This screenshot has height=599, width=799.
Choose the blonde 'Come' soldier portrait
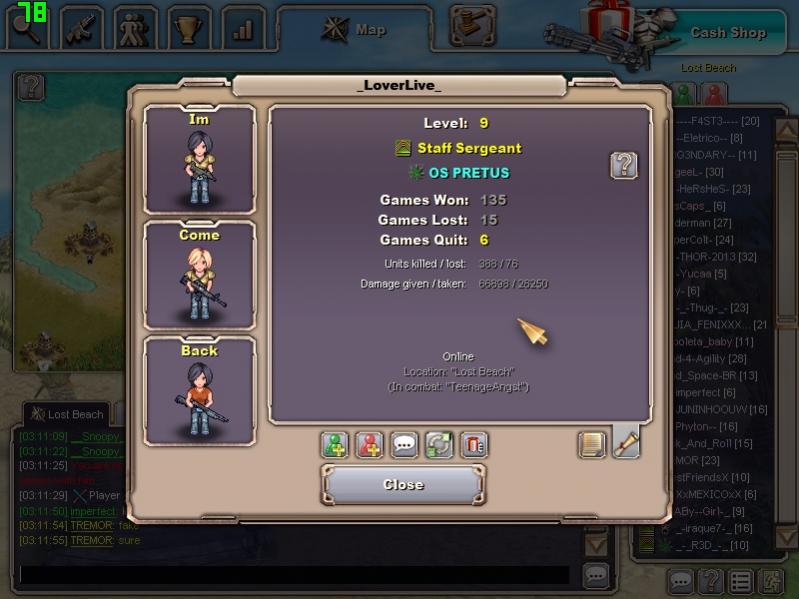(x=199, y=276)
